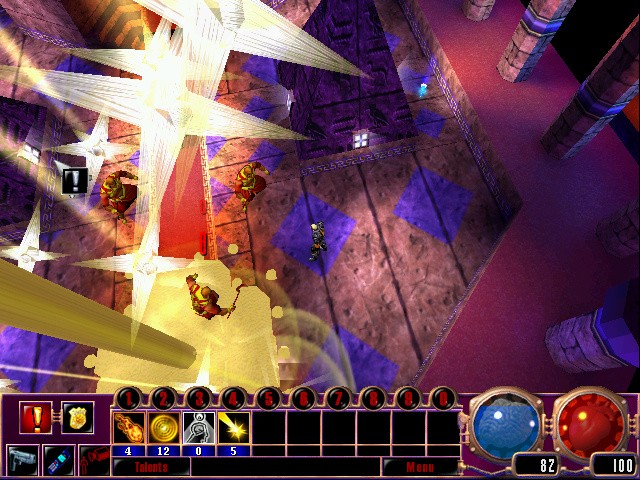Open the Talents panel
The image size is (640, 480).
[x=151, y=467]
